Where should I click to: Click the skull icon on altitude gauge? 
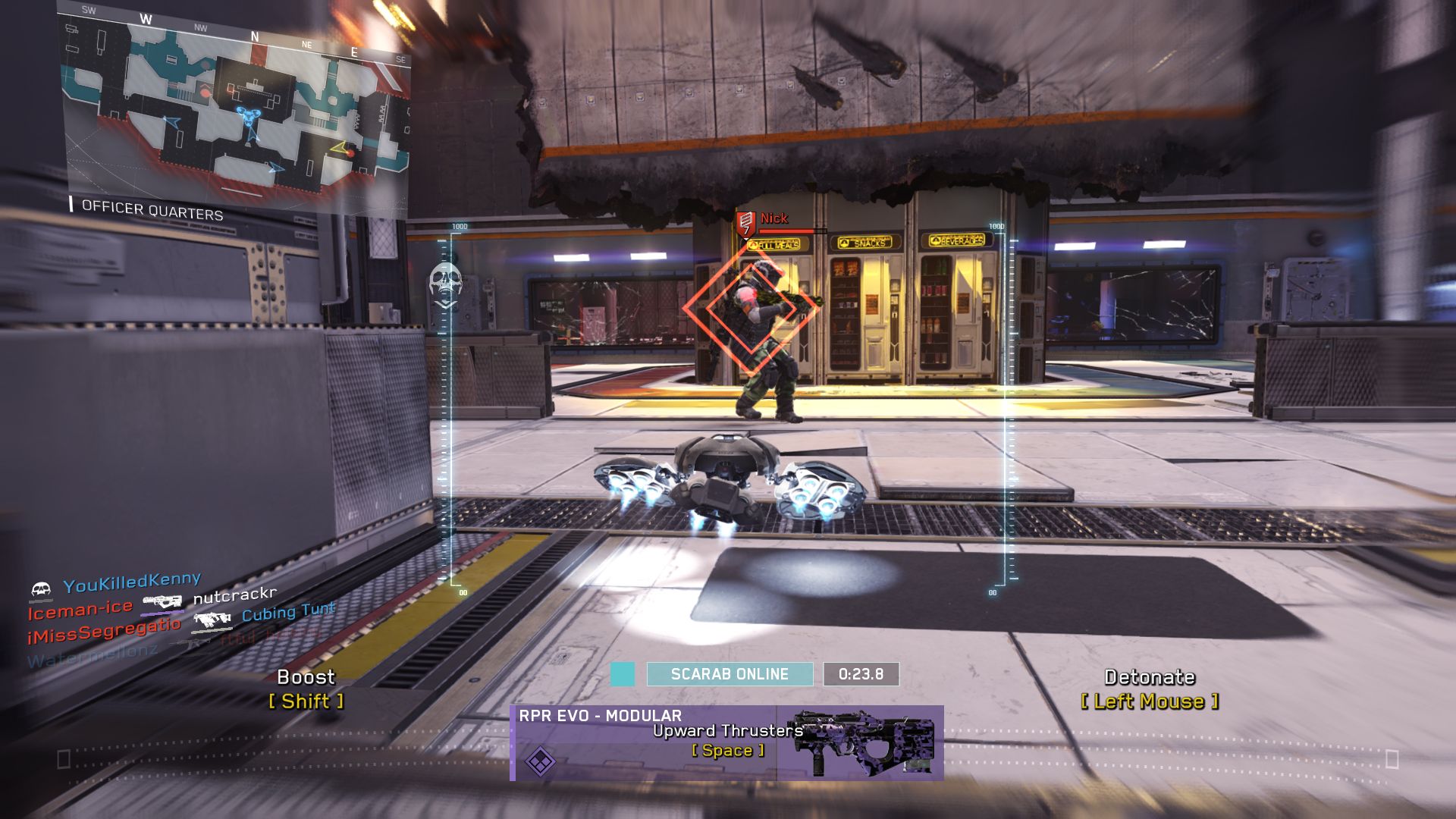(445, 282)
